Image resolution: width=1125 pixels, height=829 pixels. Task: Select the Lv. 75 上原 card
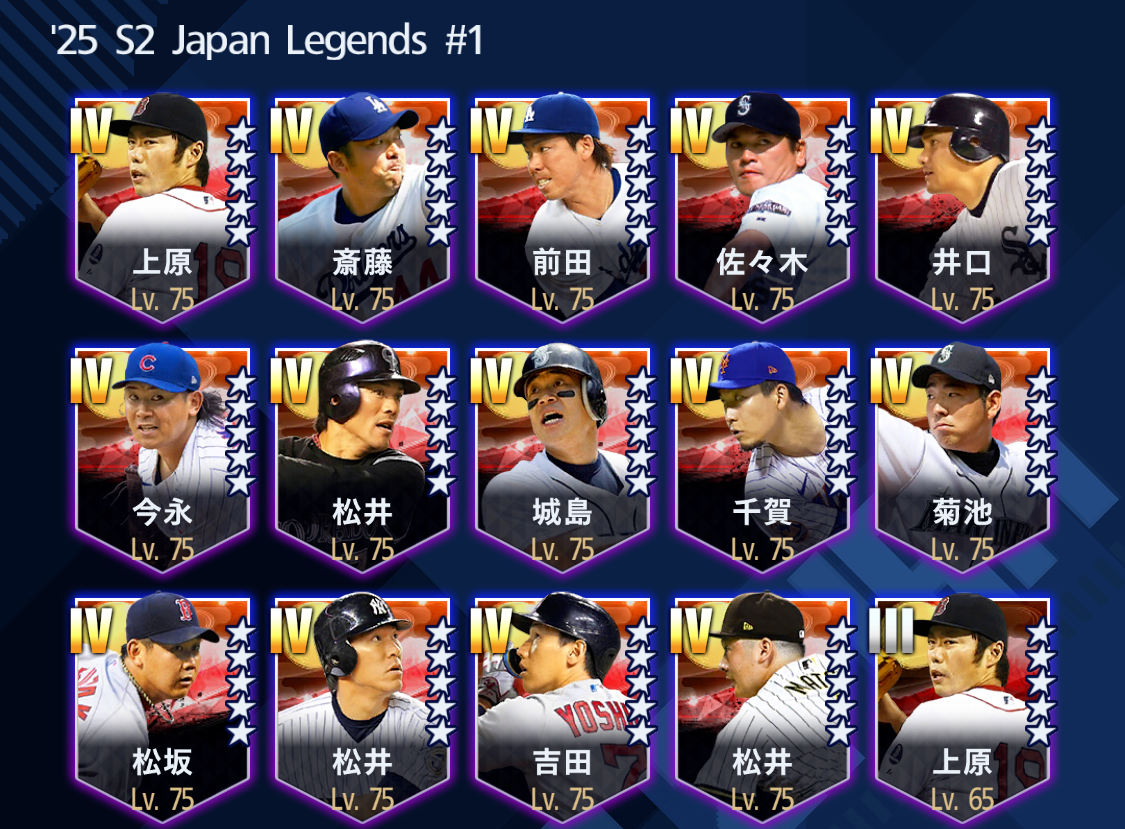click(x=162, y=205)
